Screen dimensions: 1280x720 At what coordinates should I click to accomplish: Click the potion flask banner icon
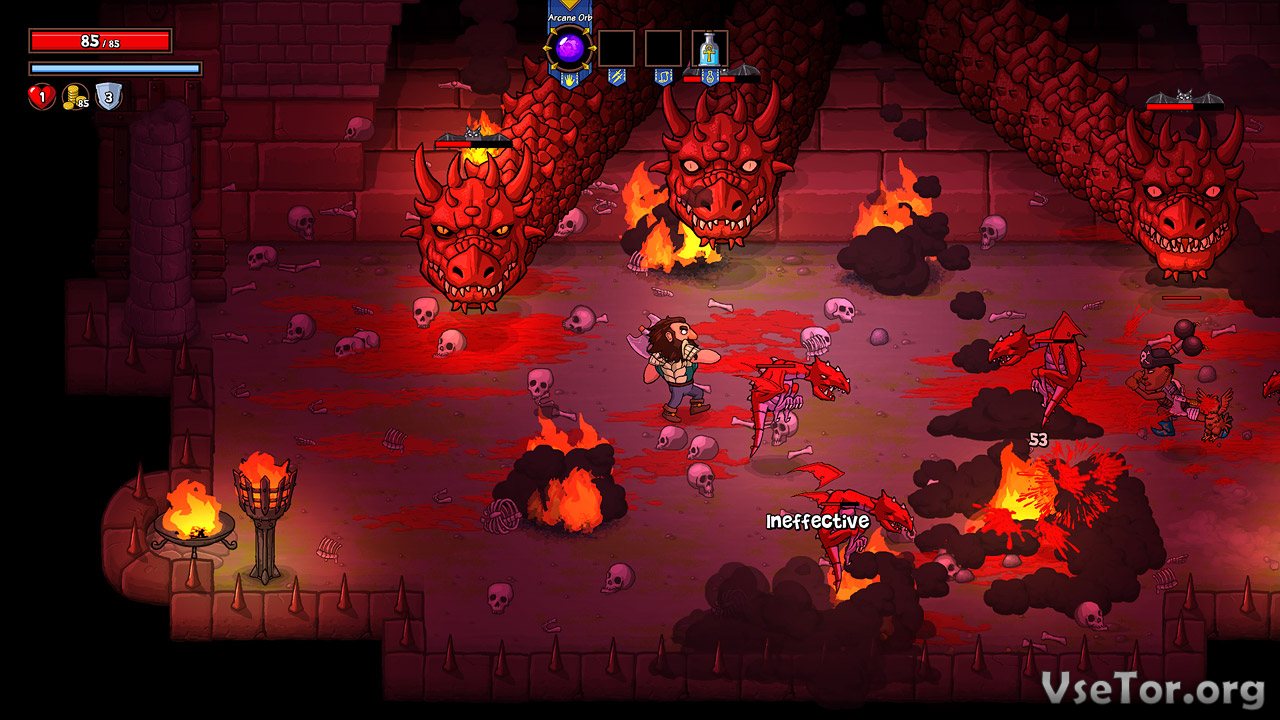pos(710,76)
